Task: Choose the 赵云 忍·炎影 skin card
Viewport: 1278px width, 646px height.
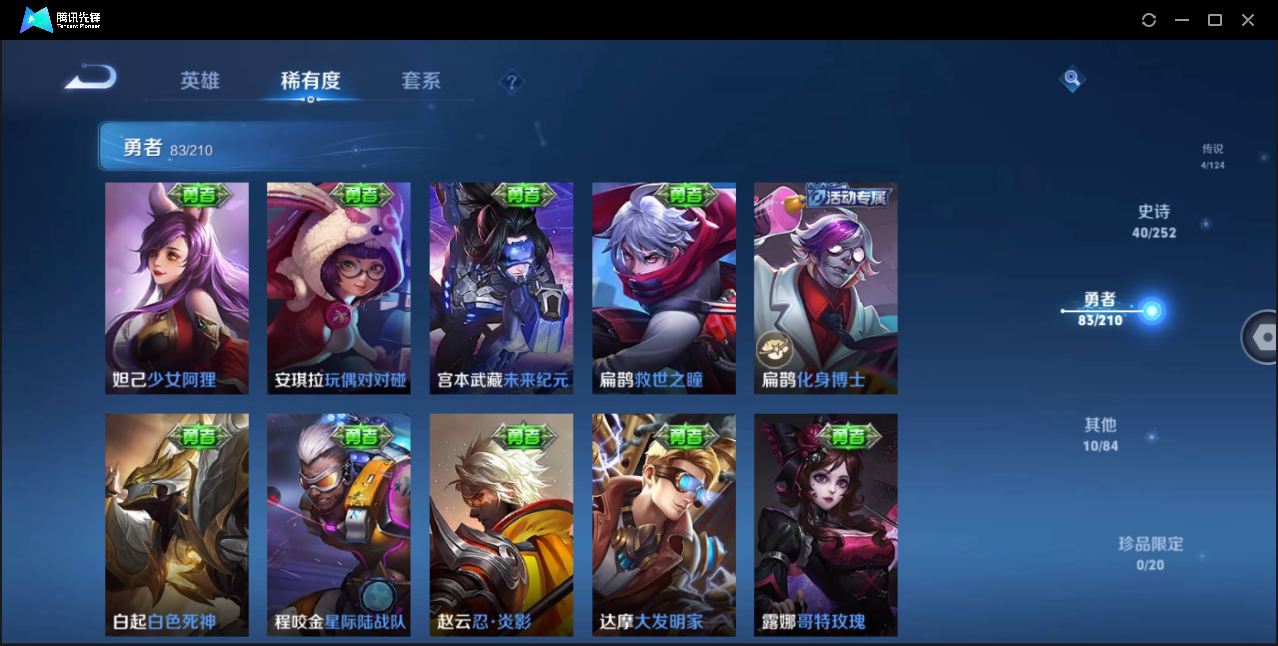Action: 501,525
